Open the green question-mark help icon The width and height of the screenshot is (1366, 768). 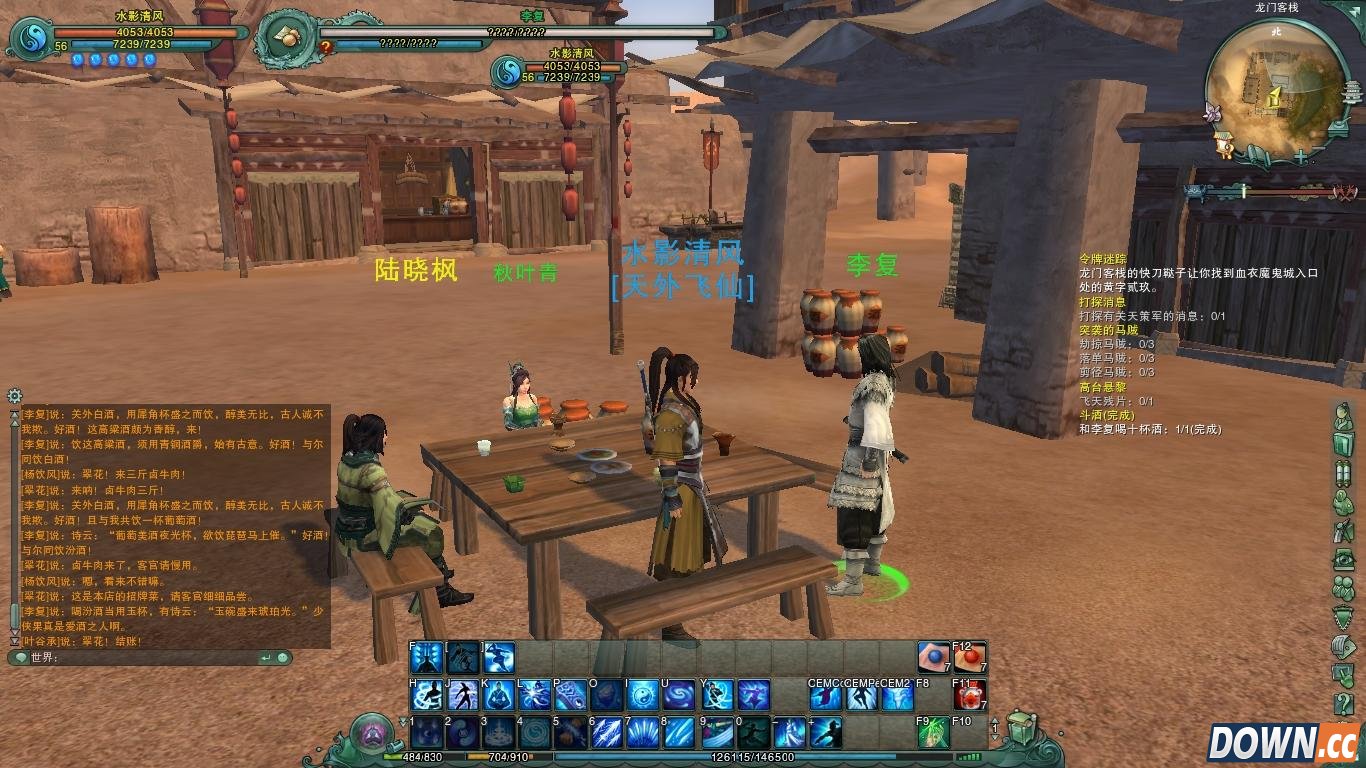pos(1343,704)
